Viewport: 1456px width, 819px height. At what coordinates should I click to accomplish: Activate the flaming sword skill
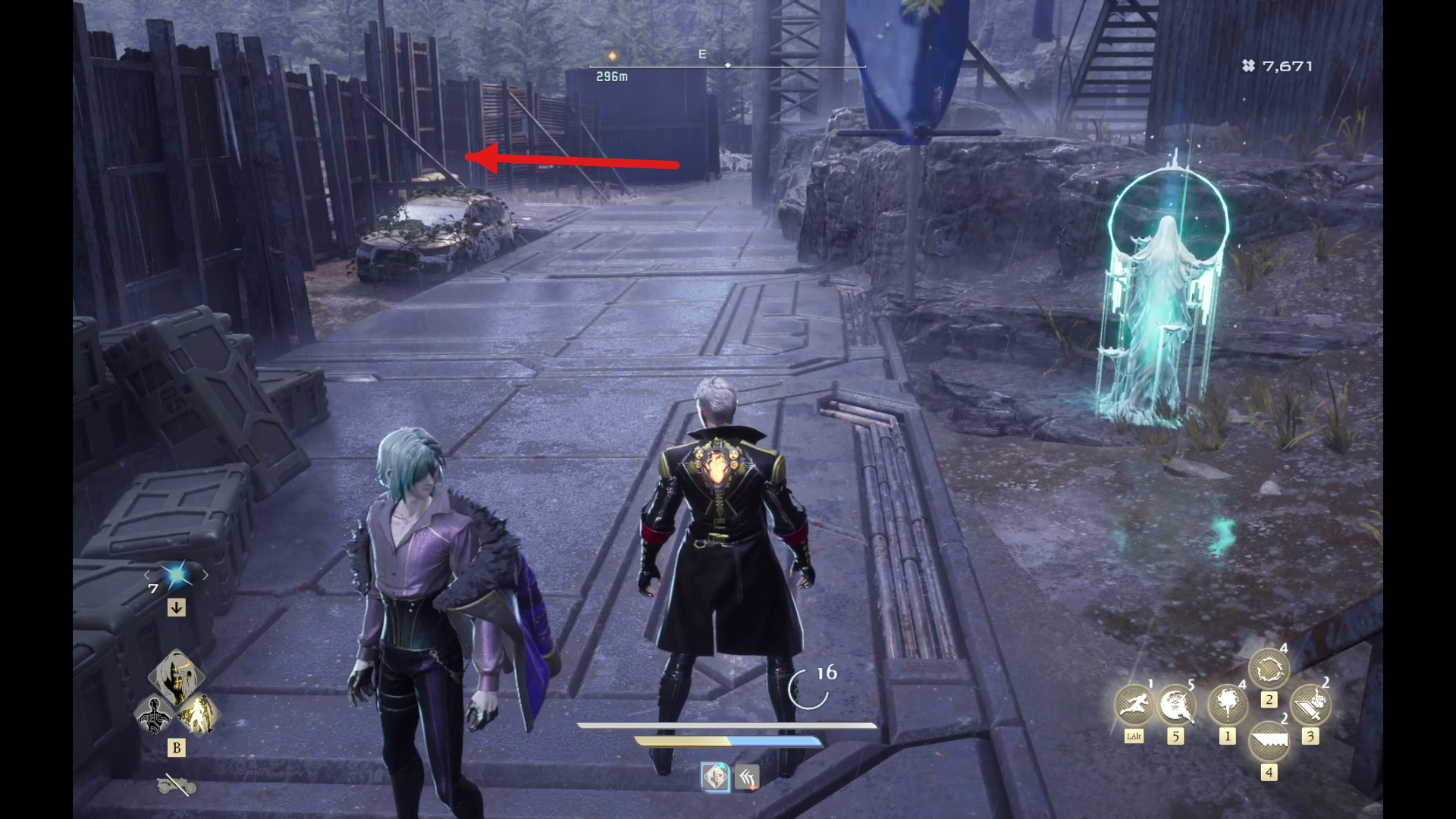point(1310,704)
